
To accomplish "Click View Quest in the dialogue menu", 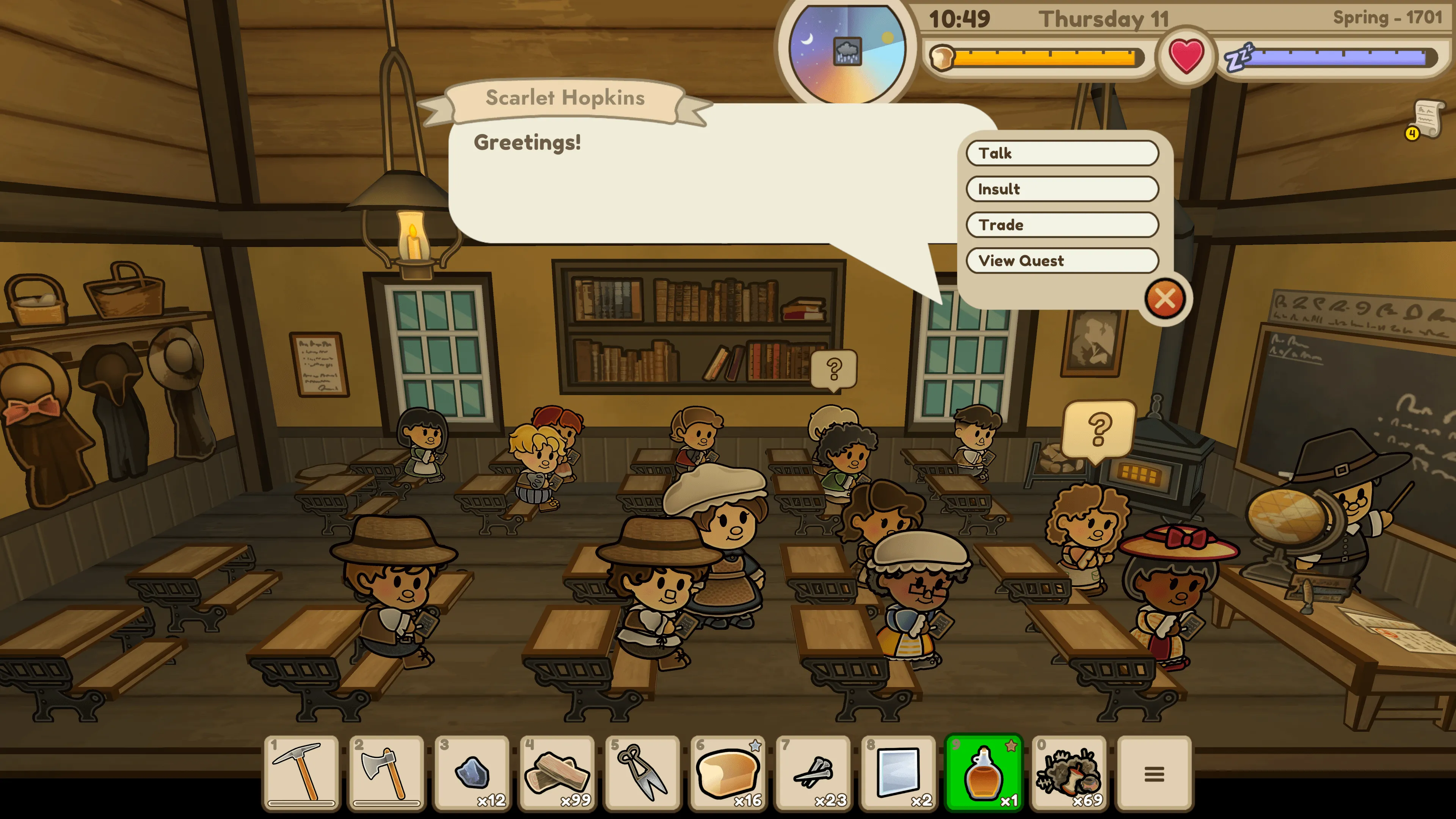I will click(x=1062, y=260).
